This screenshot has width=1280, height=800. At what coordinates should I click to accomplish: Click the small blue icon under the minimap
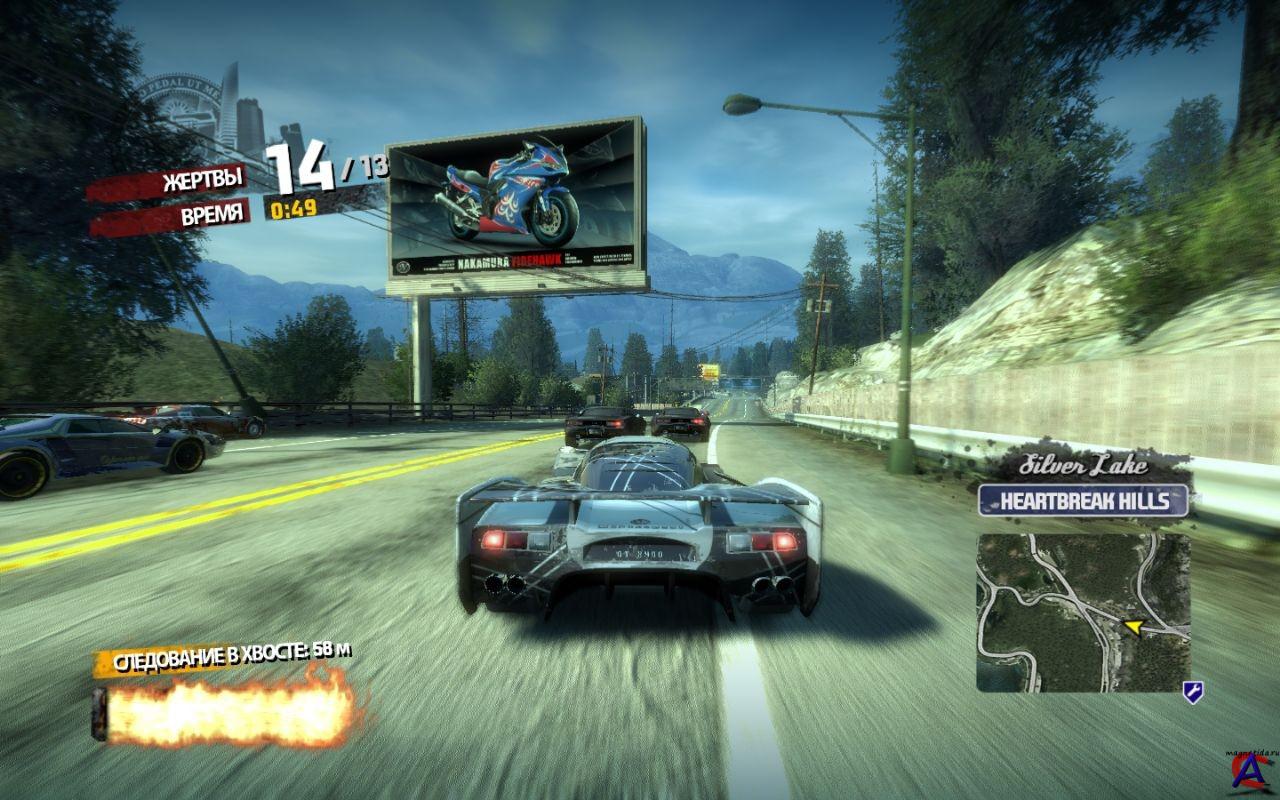point(1192,691)
